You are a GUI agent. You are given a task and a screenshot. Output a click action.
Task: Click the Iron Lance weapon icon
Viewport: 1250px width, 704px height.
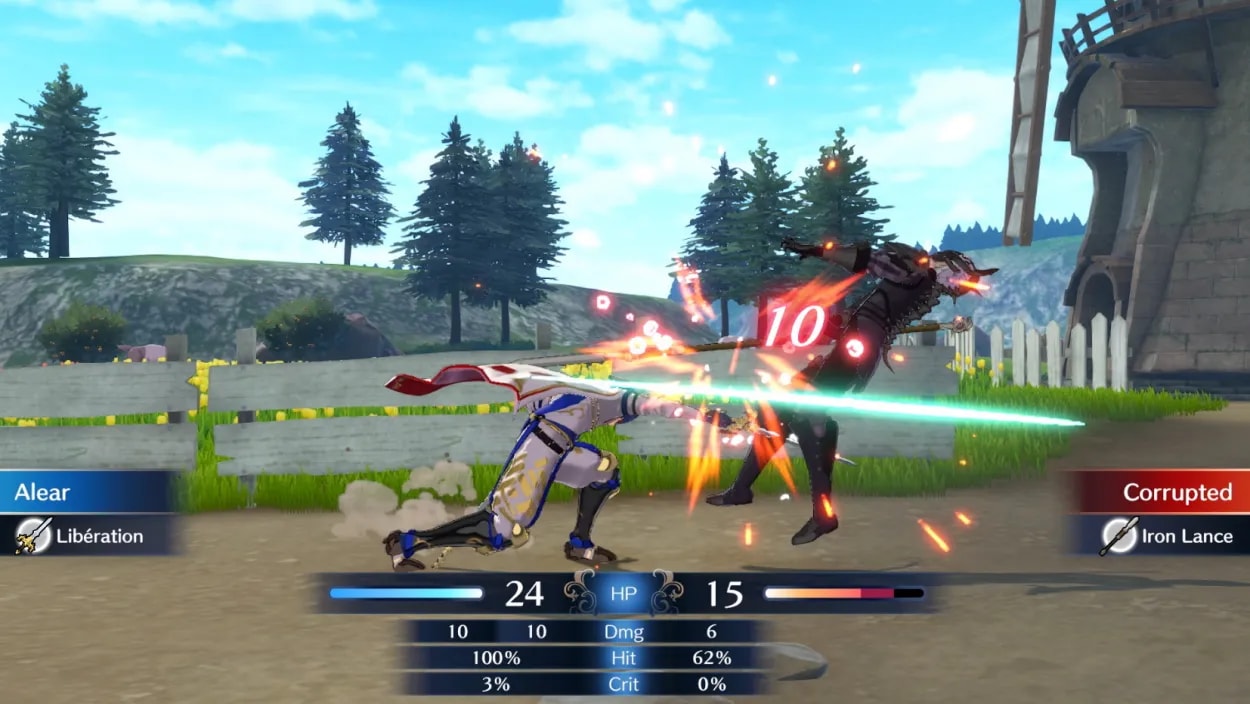coord(1118,536)
